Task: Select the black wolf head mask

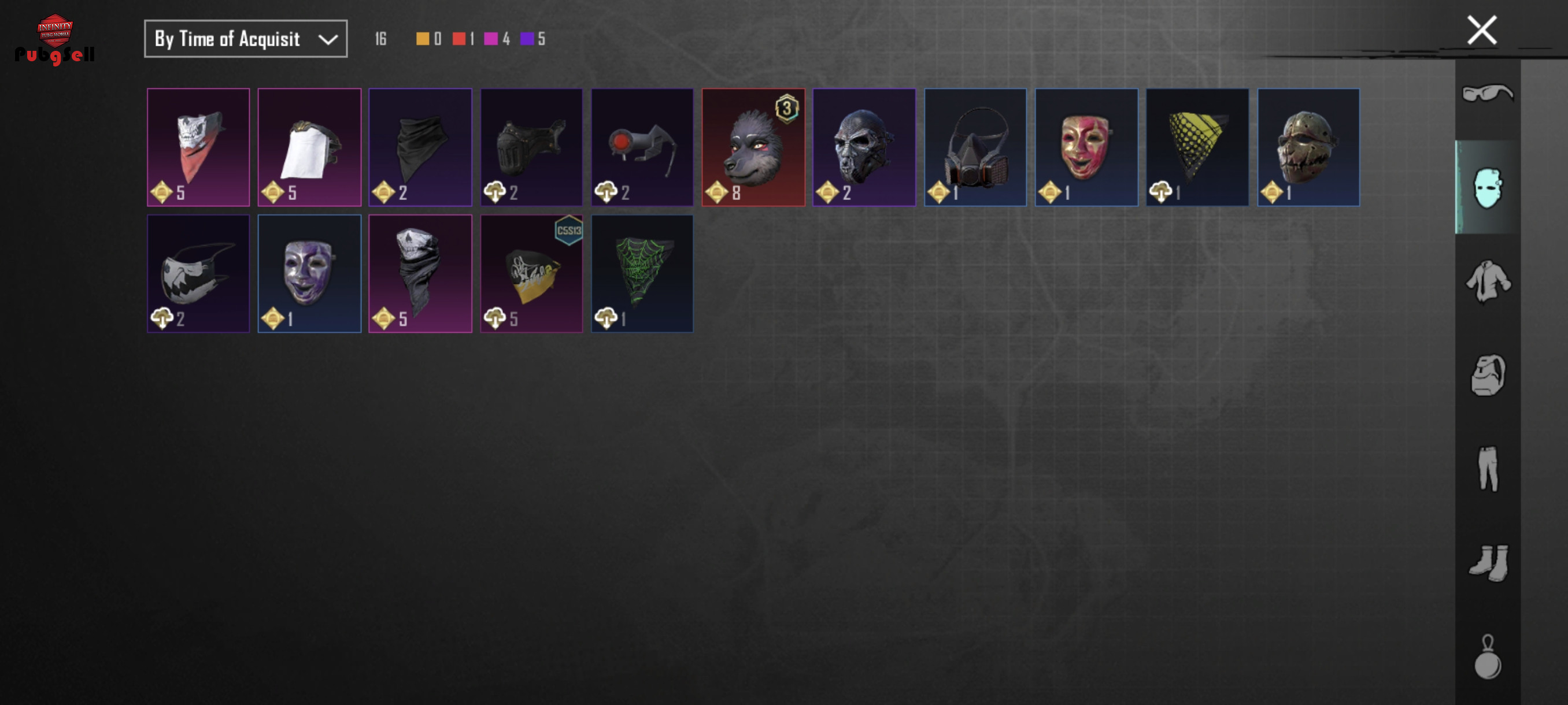Action: point(753,147)
